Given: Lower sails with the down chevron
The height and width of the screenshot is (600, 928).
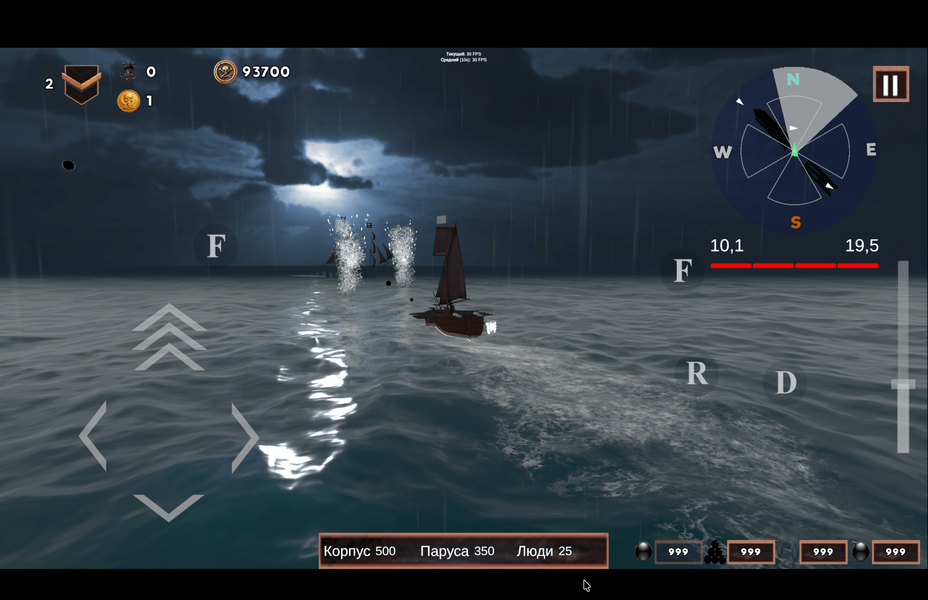Looking at the screenshot, I should [x=168, y=506].
